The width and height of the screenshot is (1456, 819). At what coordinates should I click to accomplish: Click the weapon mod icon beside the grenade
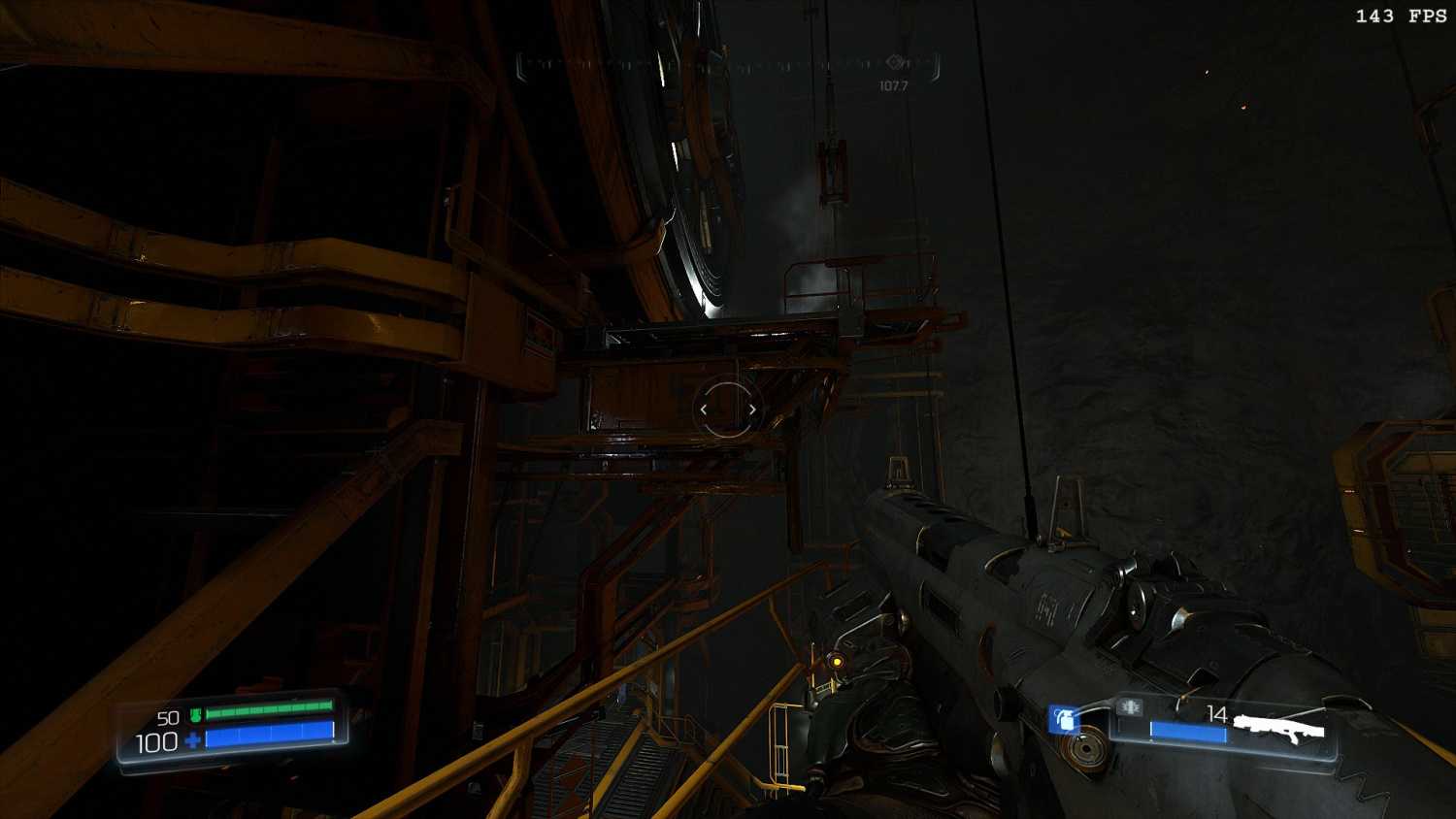[1128, 707]
